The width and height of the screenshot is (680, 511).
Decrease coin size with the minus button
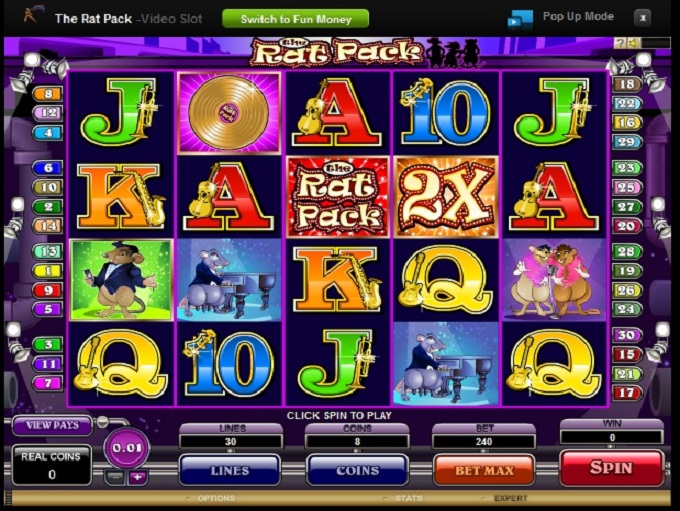(x=116, y=477)
